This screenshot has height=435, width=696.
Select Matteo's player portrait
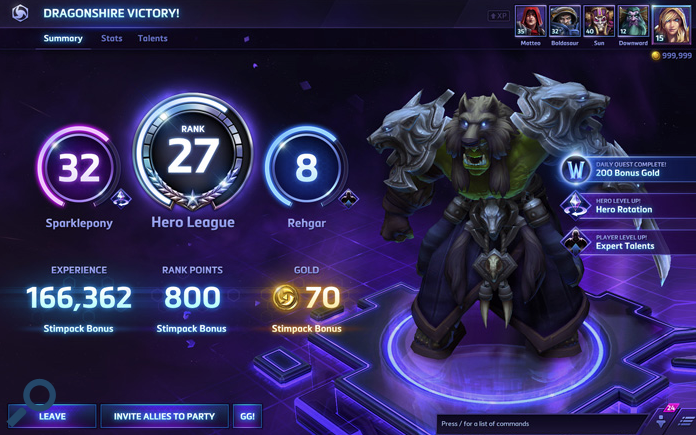click(530, 22)
